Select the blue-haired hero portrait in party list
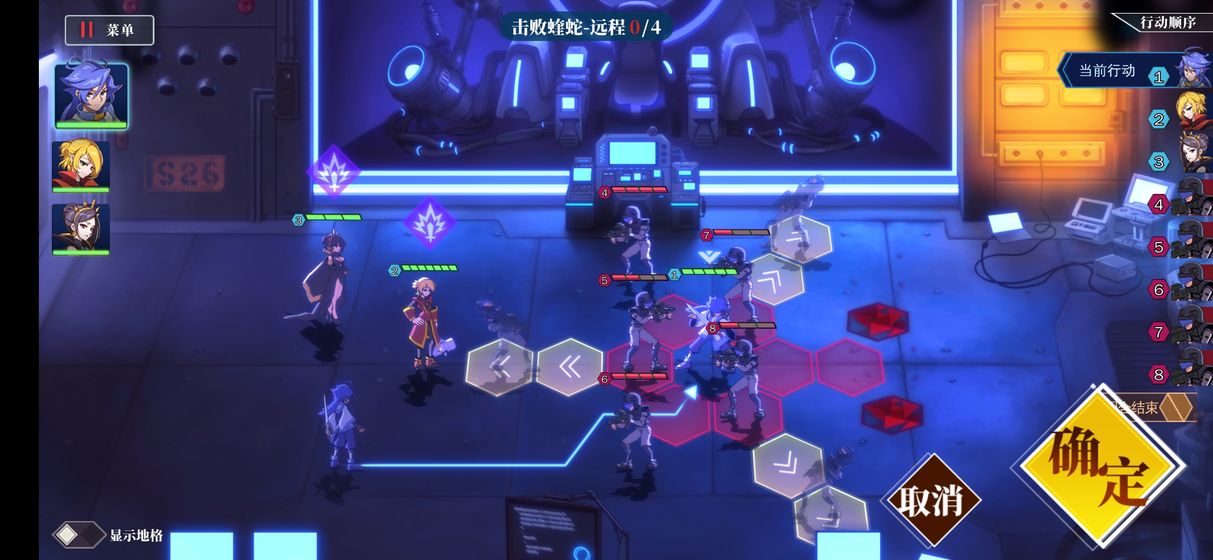Viewport: 1213px width, 560px height. pos(91,95)
